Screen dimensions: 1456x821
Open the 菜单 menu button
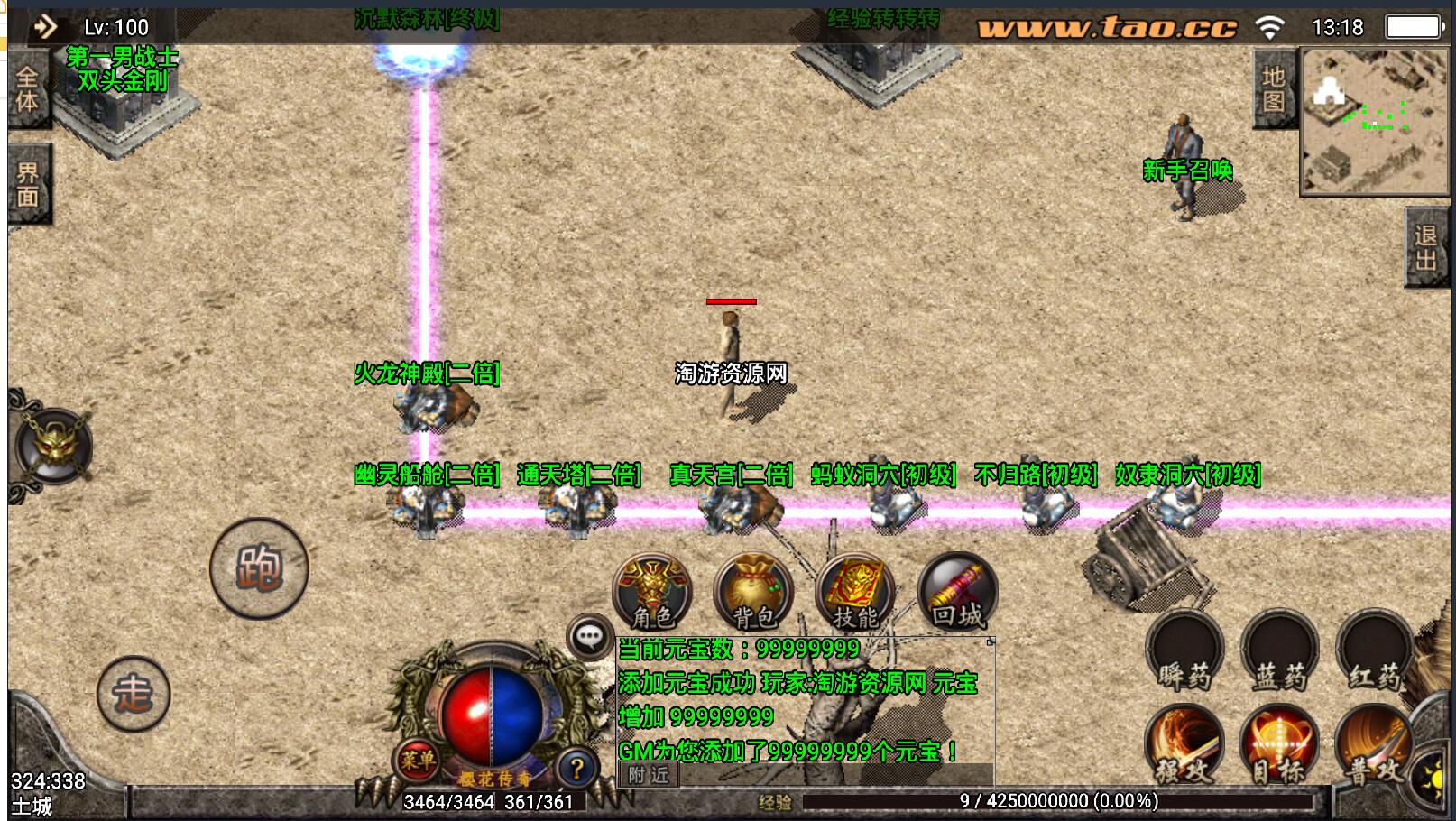click(417, 761)
